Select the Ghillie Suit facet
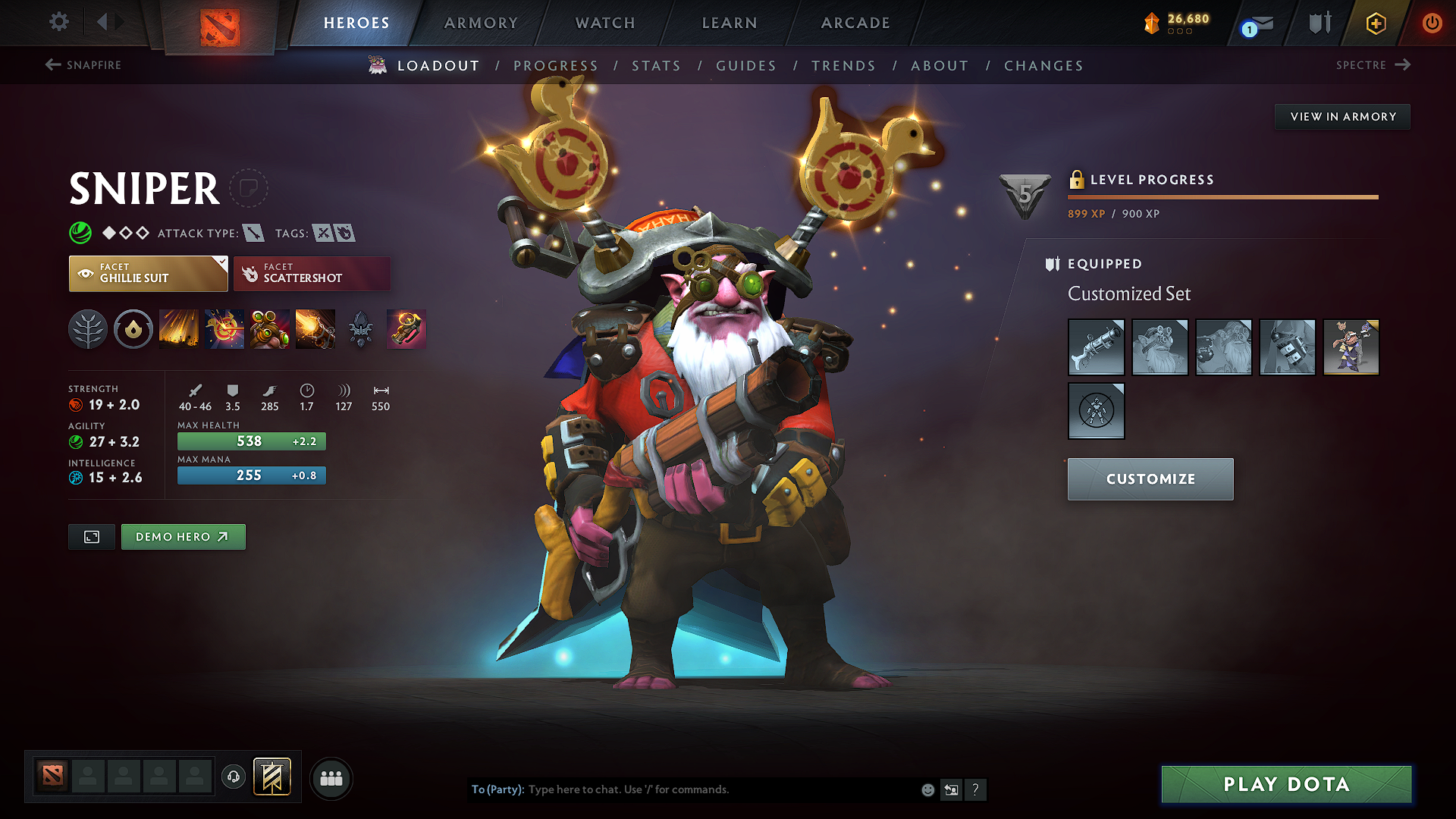This screenshot has height=819, width=1456. click(x=148, y=273)
